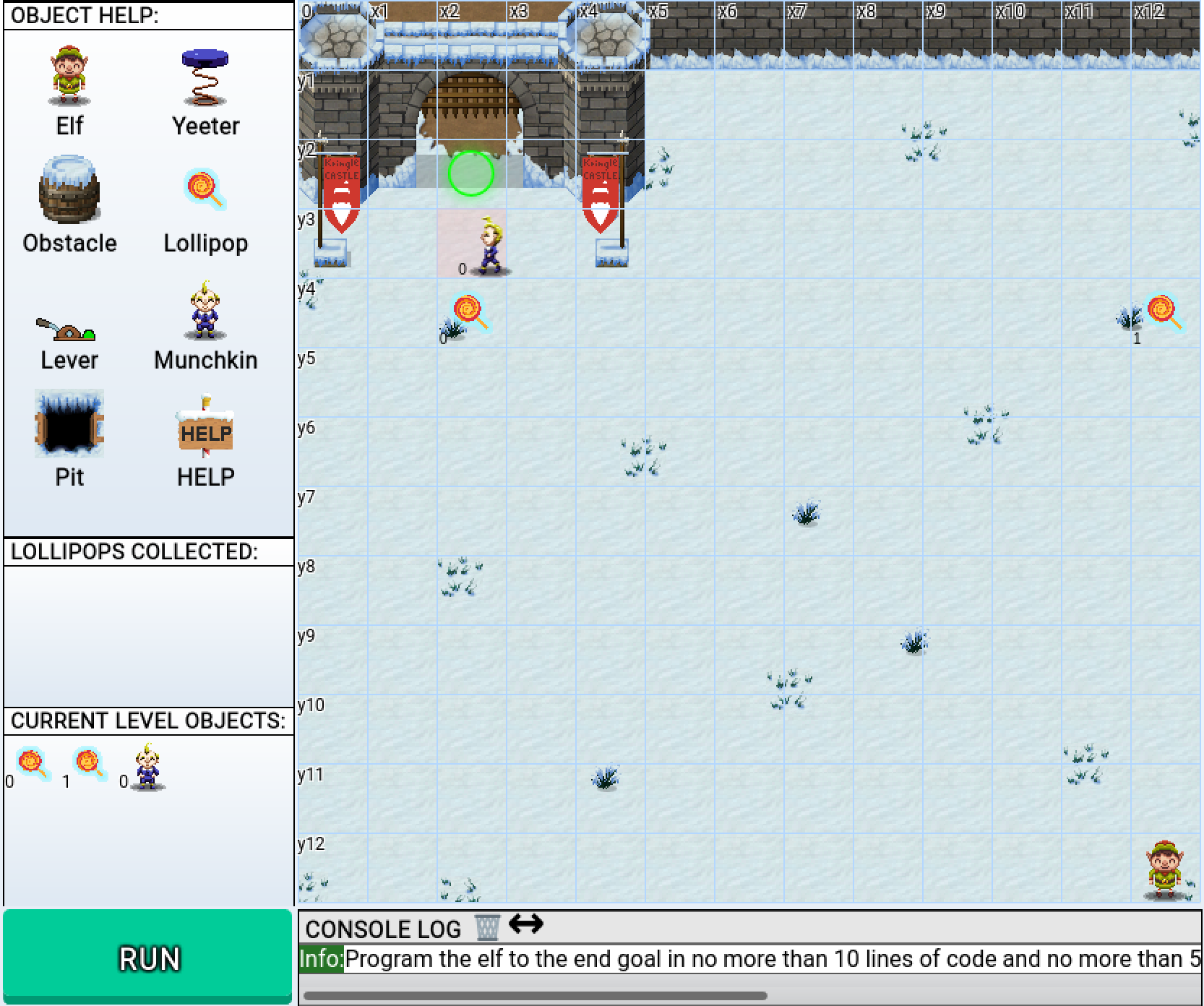This screenshot has height=1006, width=1204.
Task: Select the Obstacle barrel help icon
Action: [69, 189]
